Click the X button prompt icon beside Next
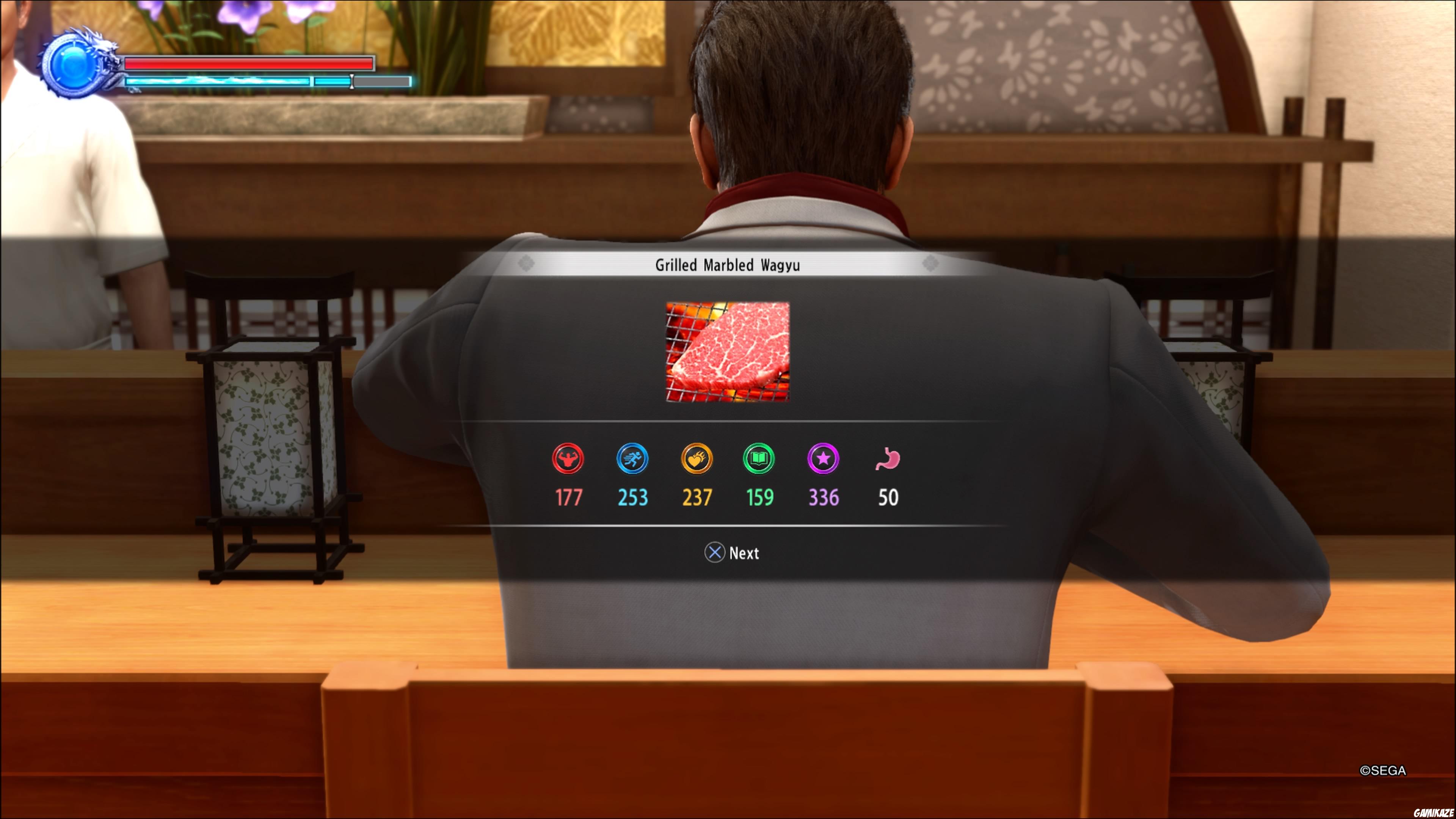 coord(715,553)
